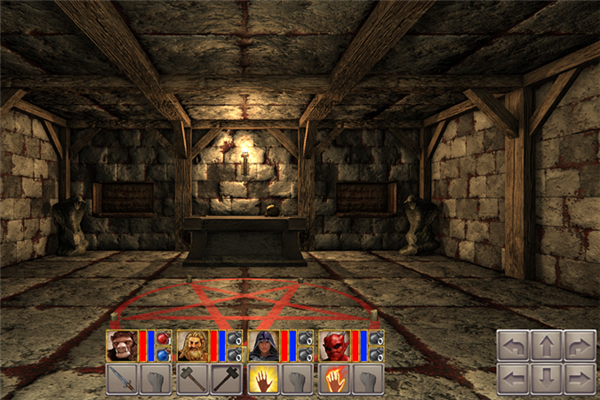This screenshot has width=600, height=400.
Task: Select the minotaur character portrait
Action: pyautogui.click(x=121, y=345)
